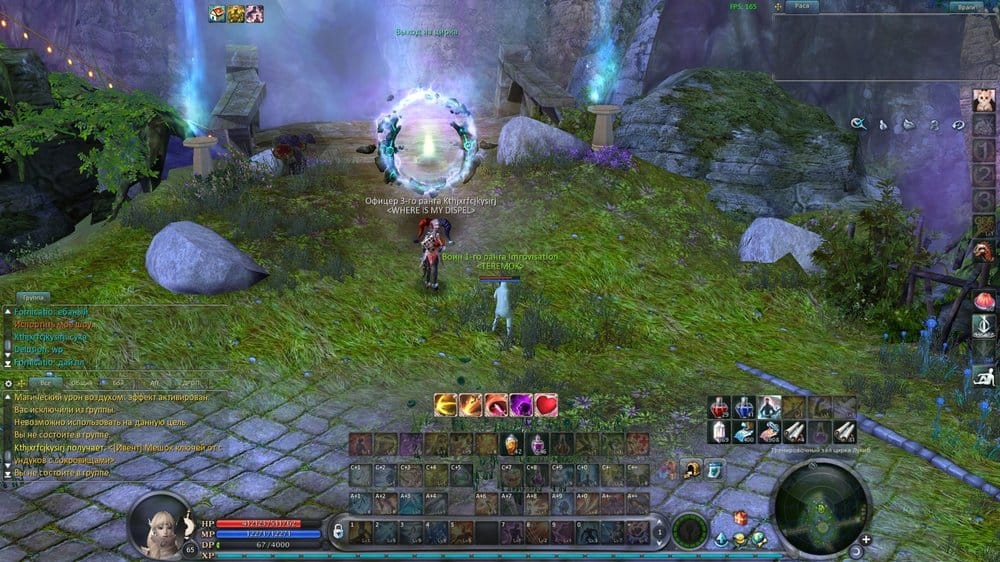Activate the seated figure rest icon
Image resolution: width=1000 pixels, height=562 pixels.
coord(983,377)
